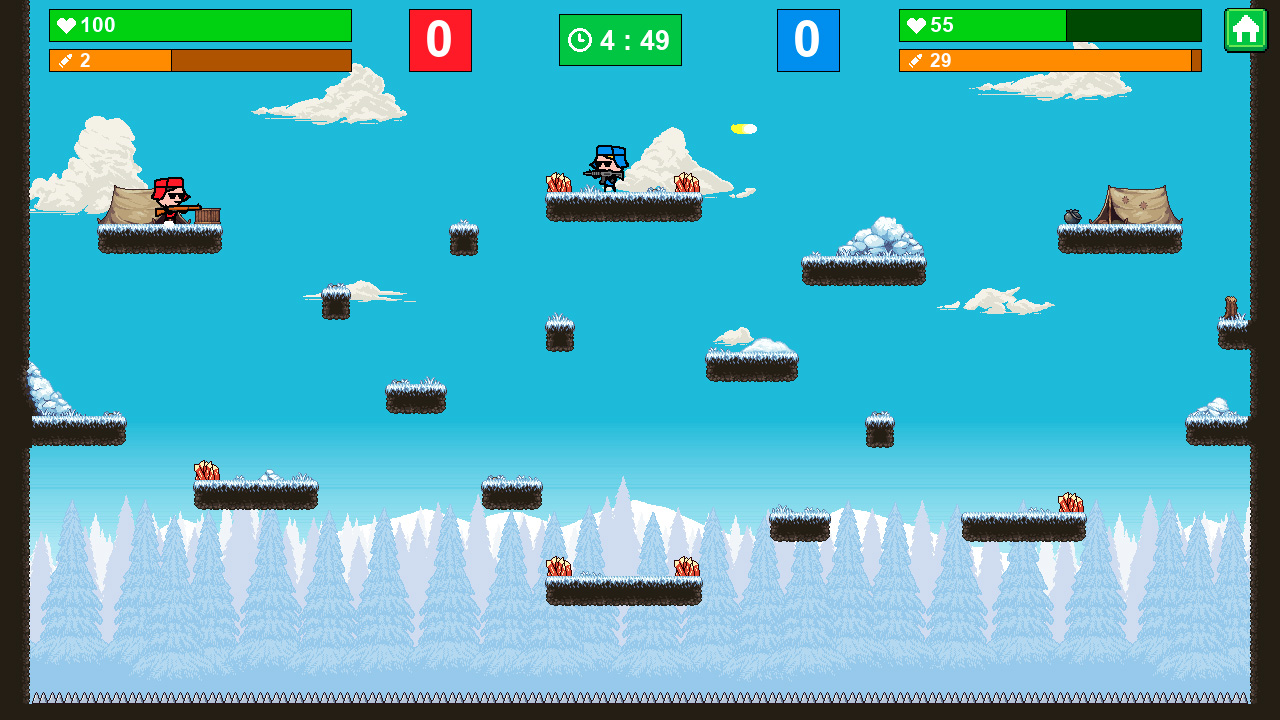
Task: Click the red score counter showing 0
Action: point(440,40)
